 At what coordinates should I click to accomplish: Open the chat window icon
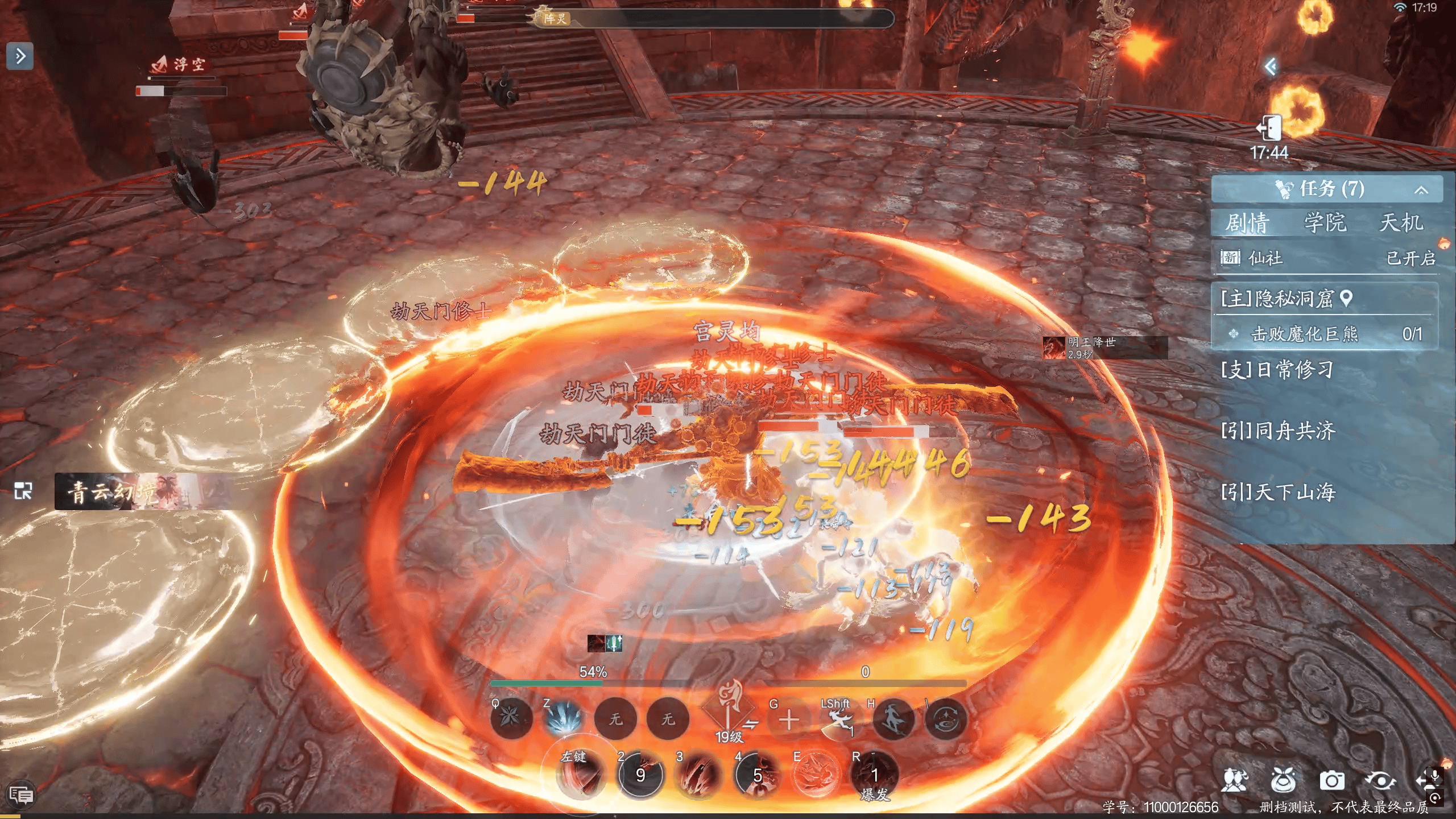pyautogui.click(x=21, y=794)
